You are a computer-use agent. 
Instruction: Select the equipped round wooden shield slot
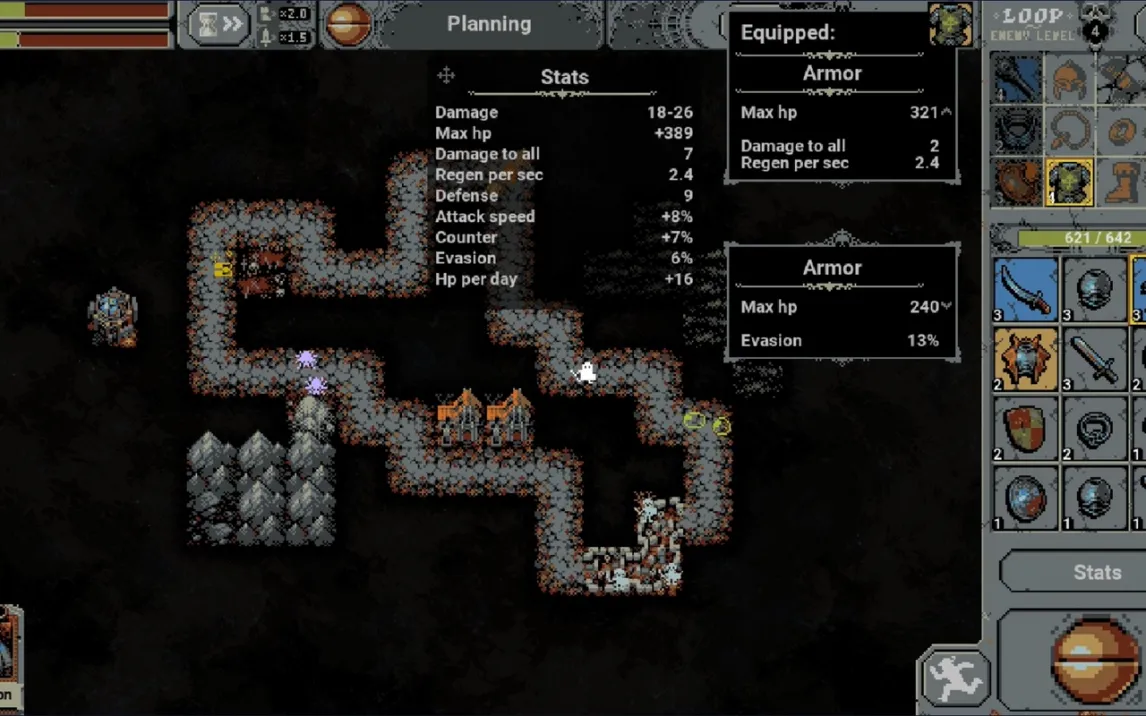coord(1017,182)
